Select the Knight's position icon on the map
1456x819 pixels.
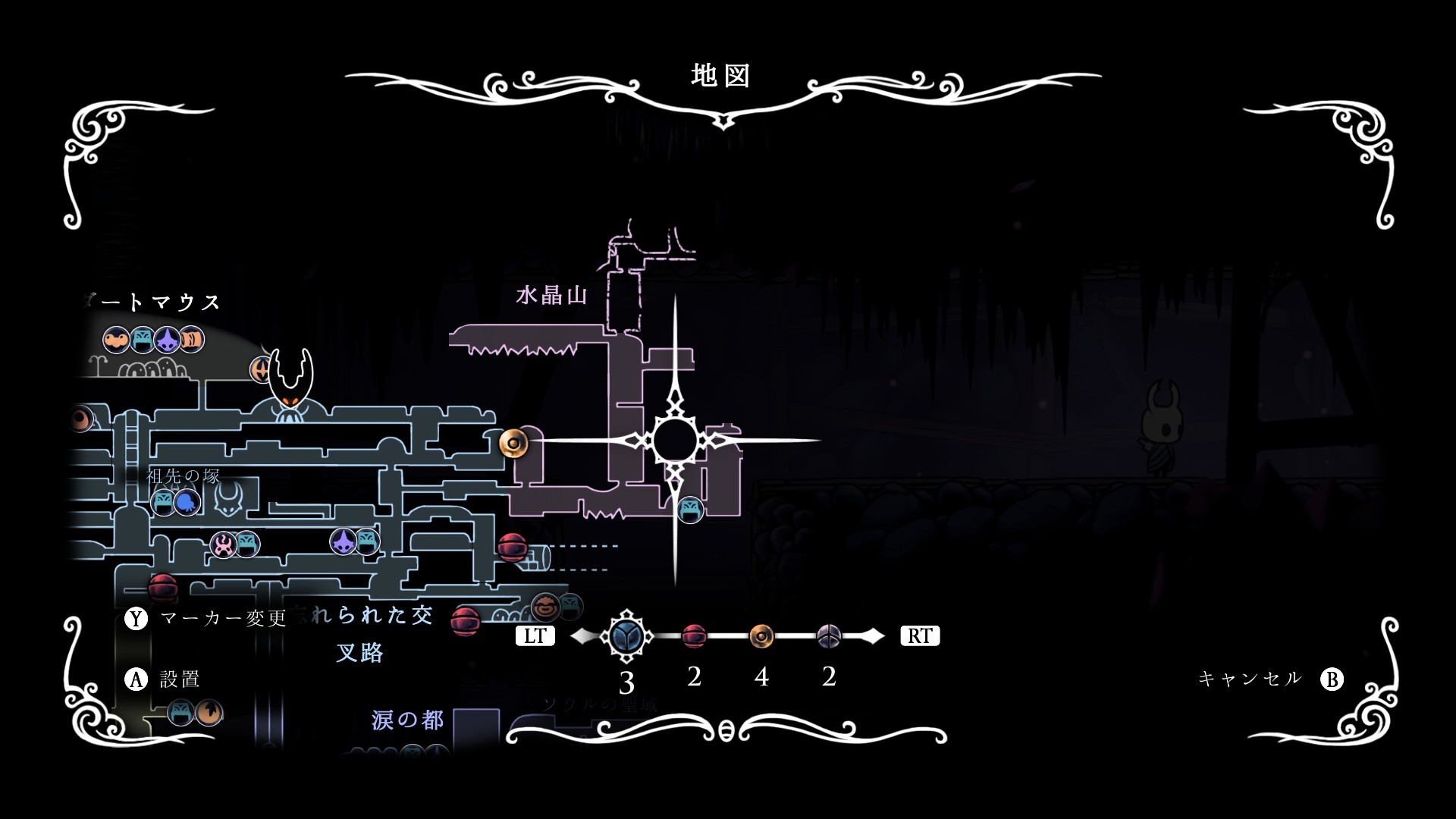pyautogui.click(x=291, y=379)
